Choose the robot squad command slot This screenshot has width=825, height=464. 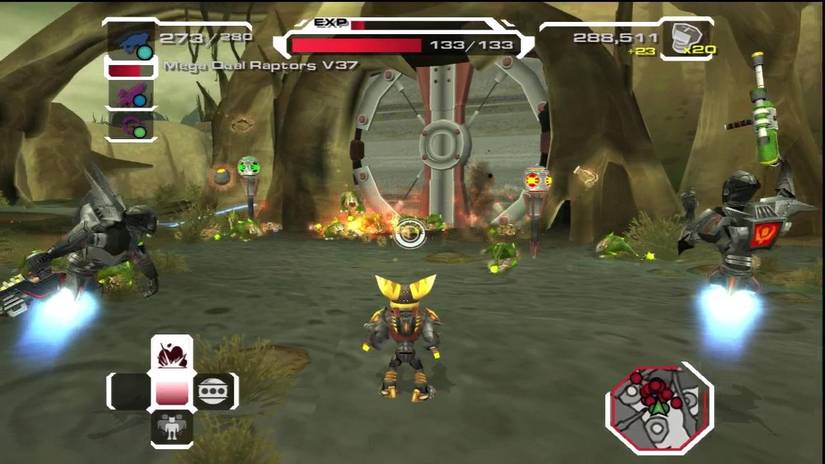click(x=171, y=429)
